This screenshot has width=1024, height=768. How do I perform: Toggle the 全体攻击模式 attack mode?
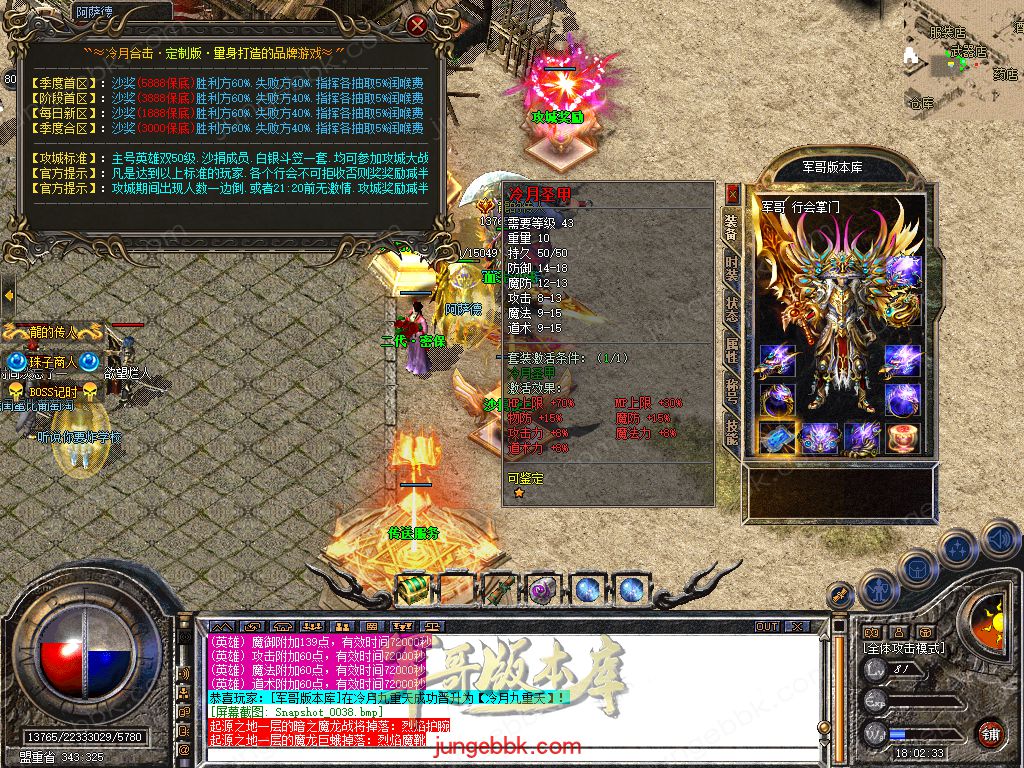pyautogui.click(x=905, y=648)
